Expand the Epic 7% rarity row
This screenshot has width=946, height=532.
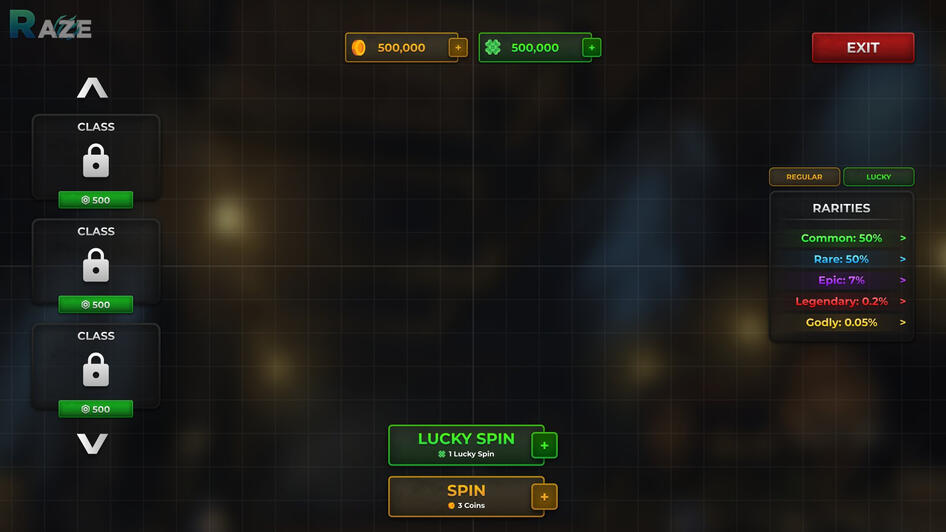(903, 280)
